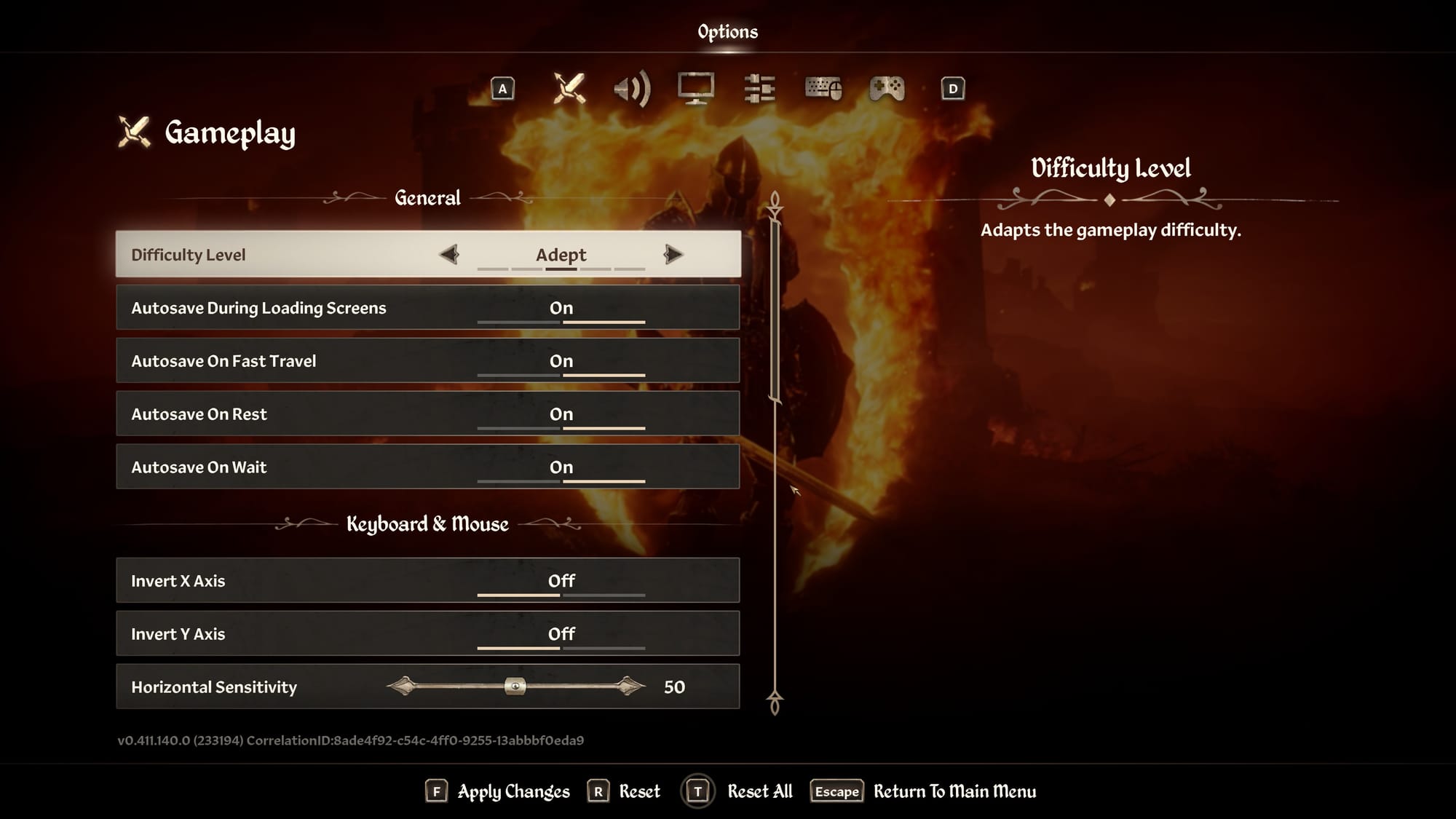This screenshot has width=1456, height=819.
Task: Open the Audio settings tab icon
Action: click(633, 89)
